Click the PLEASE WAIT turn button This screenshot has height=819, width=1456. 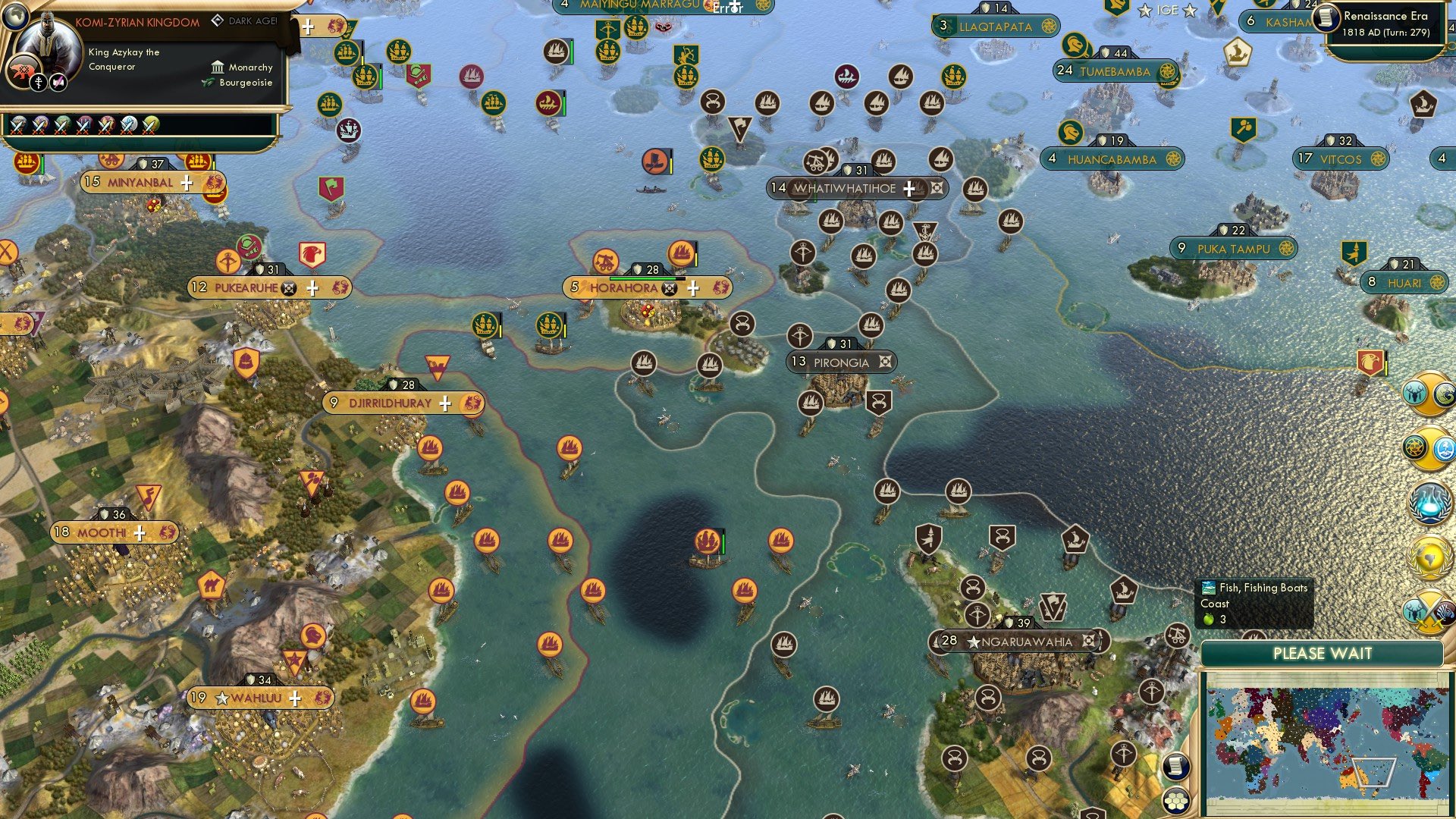coord(1322,654)
